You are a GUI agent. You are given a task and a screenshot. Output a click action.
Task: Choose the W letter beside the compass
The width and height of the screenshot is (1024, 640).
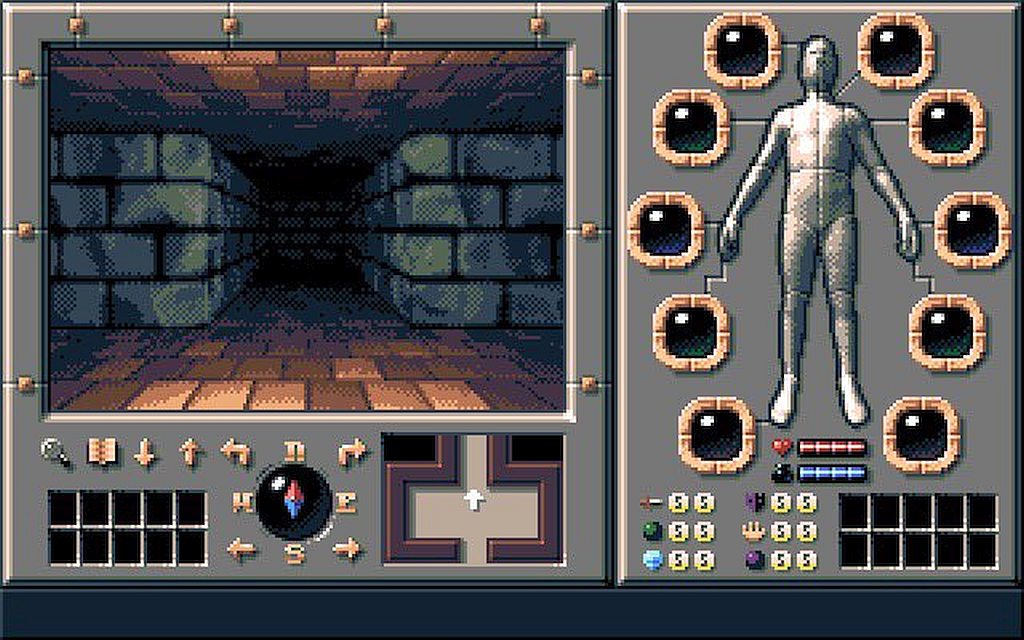242,502
